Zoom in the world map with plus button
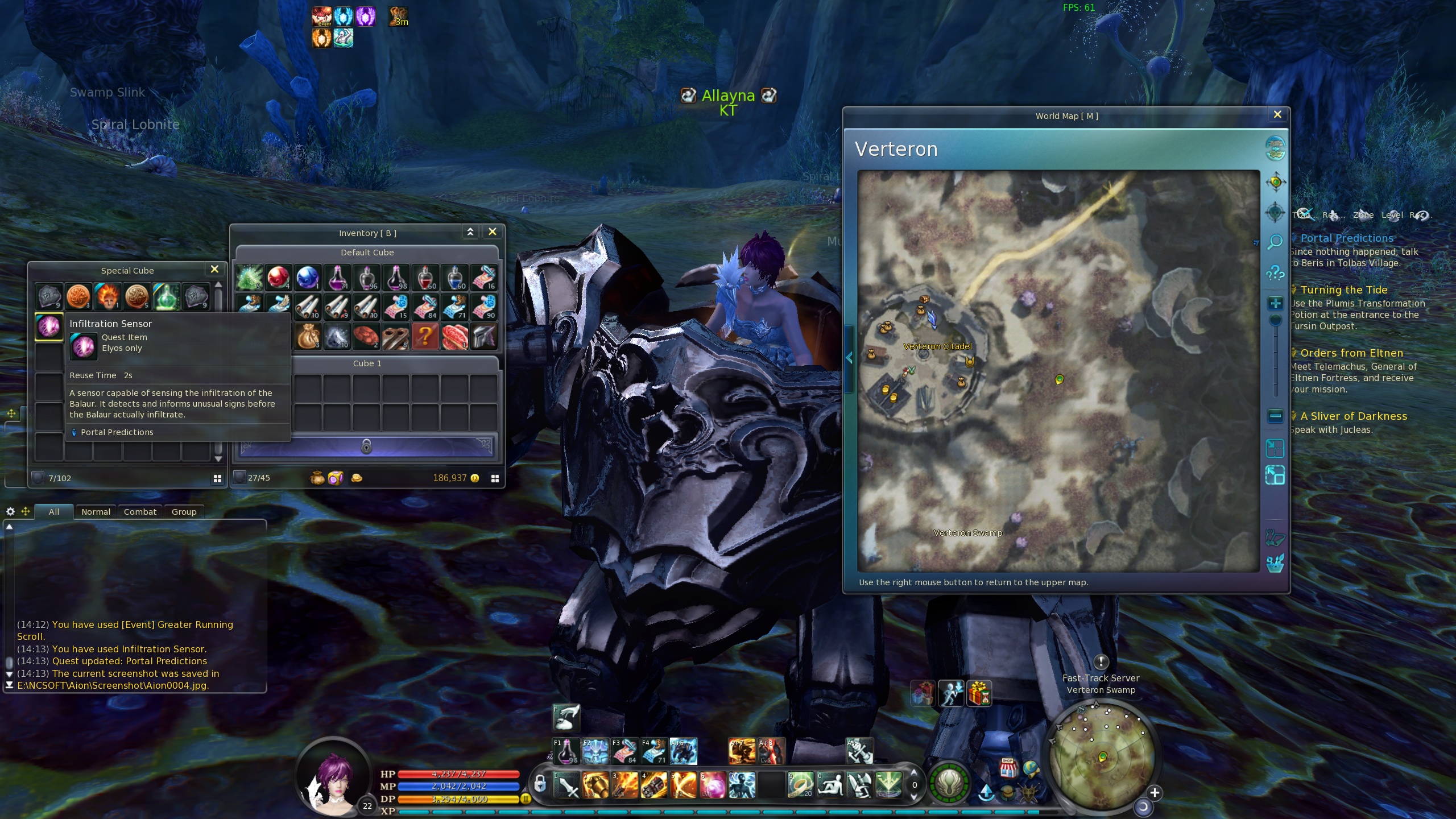 tap(1275, 303)
